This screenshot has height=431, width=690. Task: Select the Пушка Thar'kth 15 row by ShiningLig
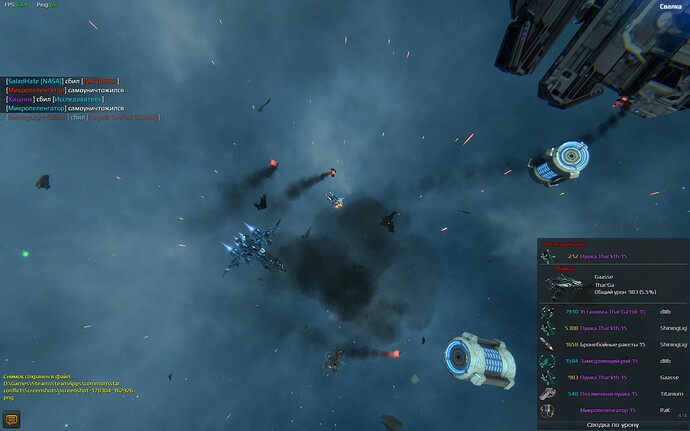click(613, 328)
